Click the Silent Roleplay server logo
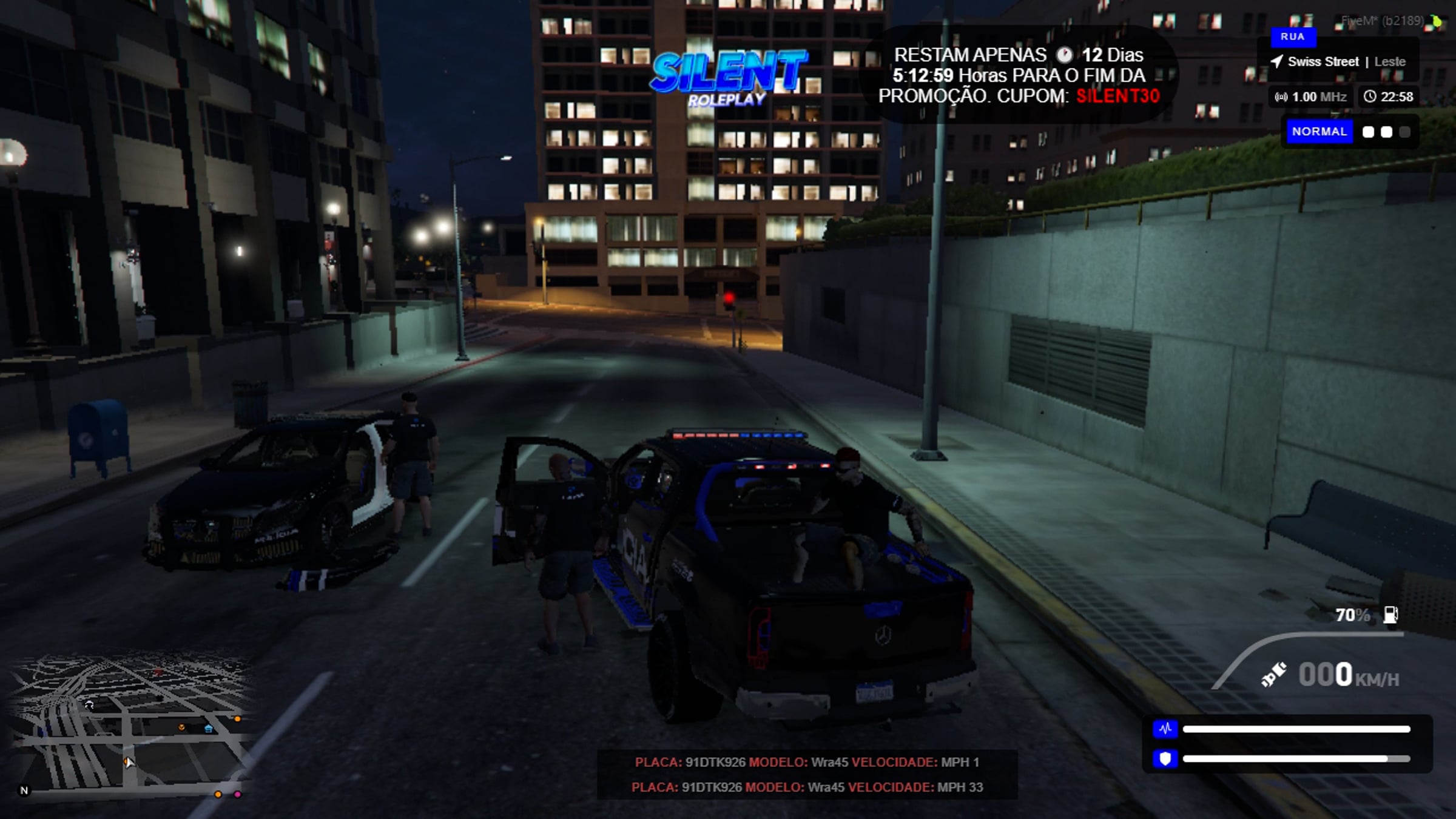 point(728,78)
